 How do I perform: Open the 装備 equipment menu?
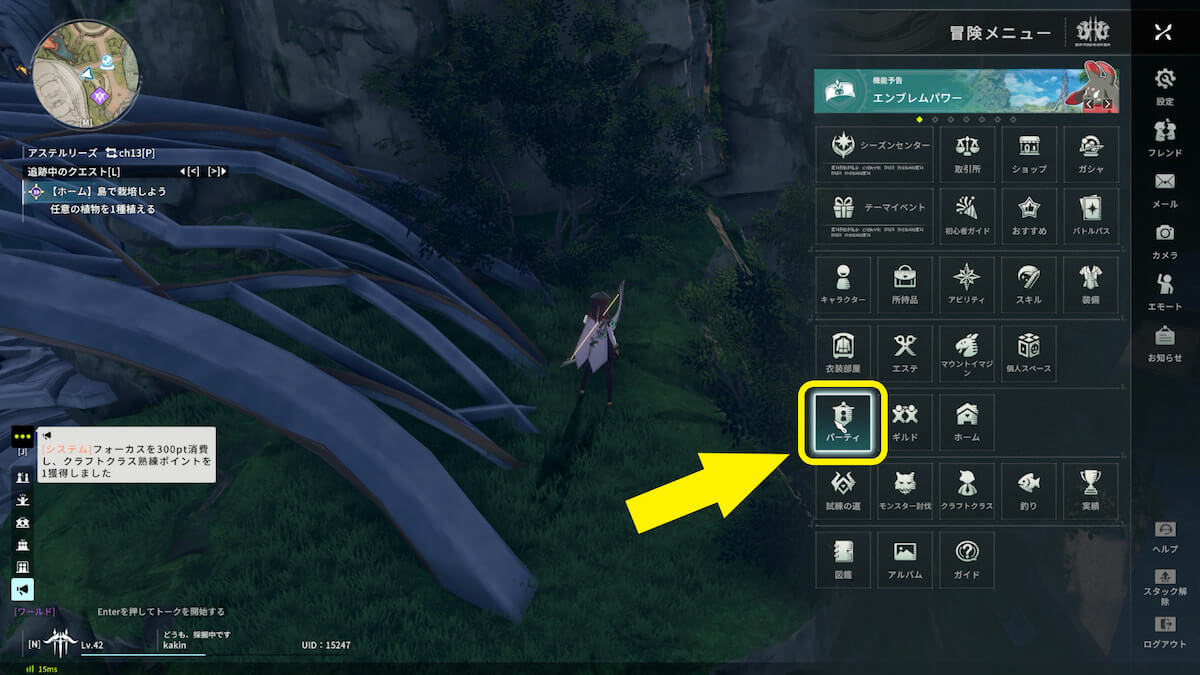tap(1091, 286)
